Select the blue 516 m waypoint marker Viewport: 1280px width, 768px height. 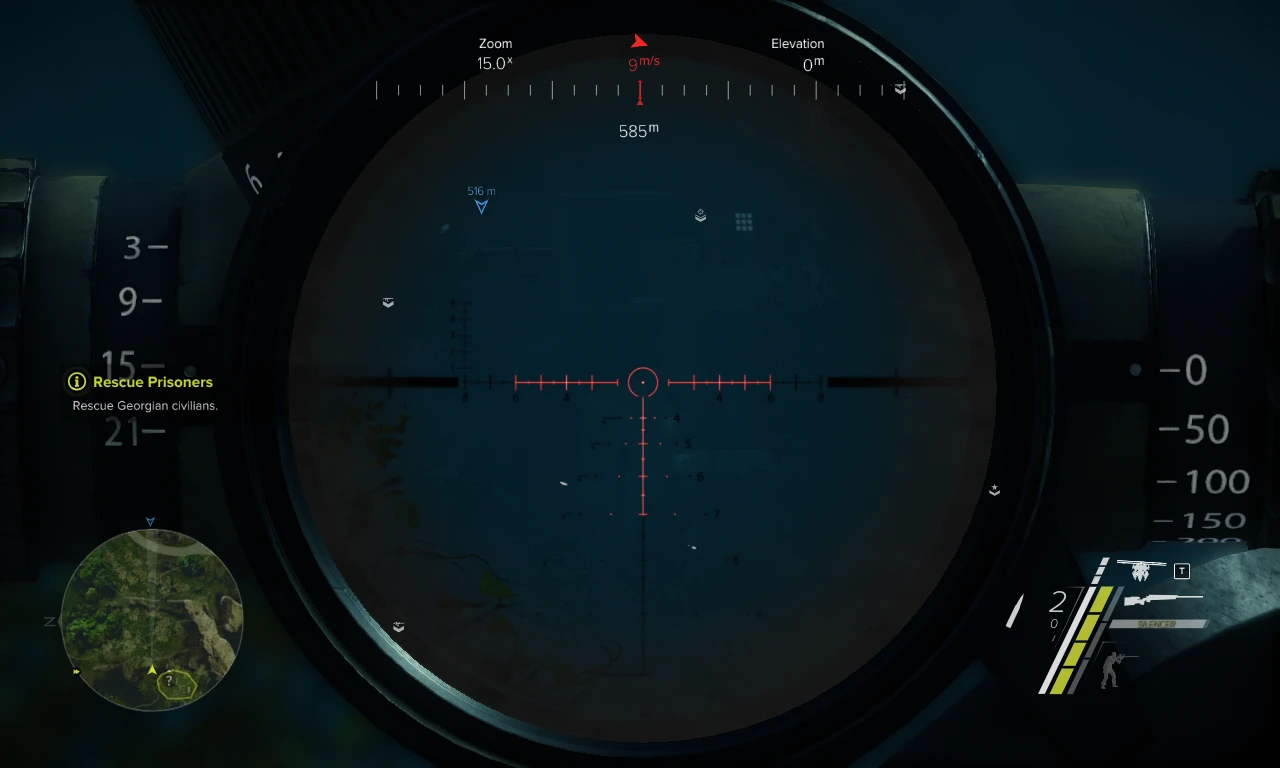point(480,200)
